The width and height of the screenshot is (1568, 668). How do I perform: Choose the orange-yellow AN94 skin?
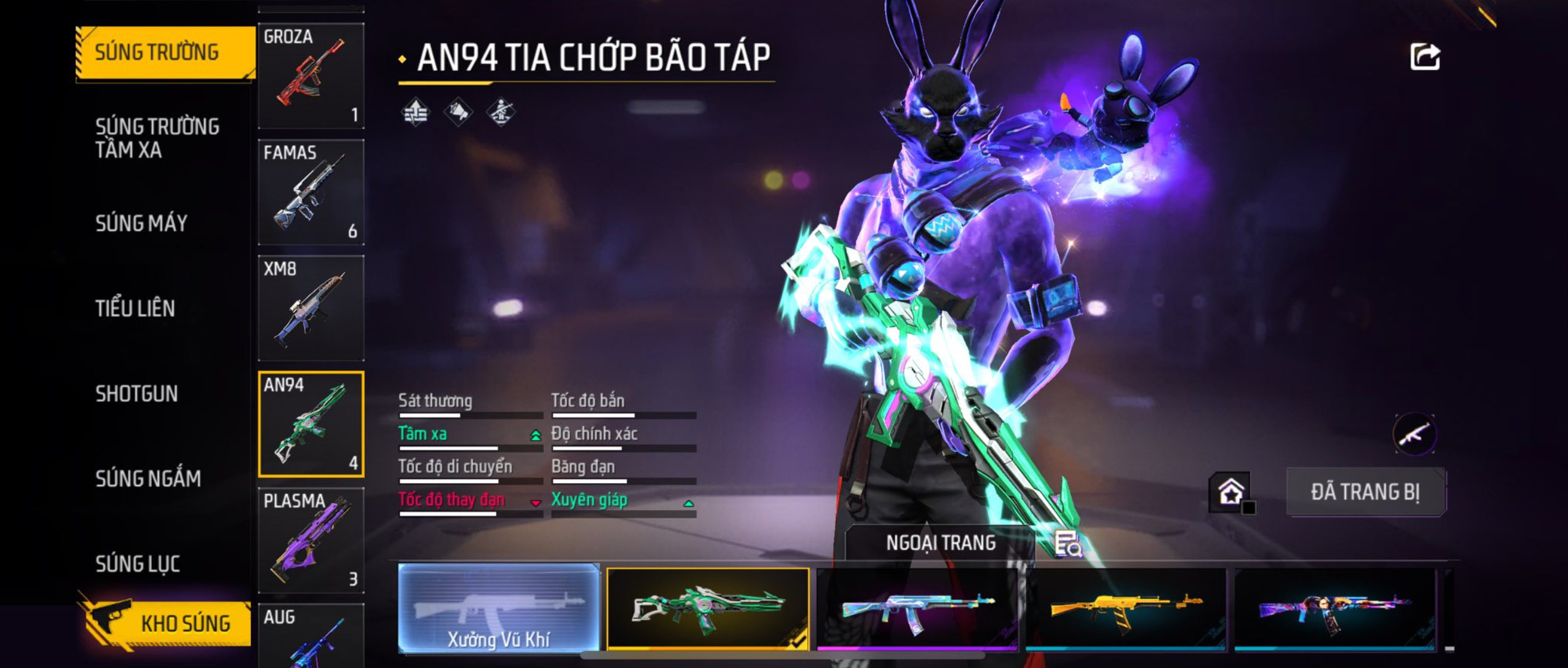pyautogui.click(x=1125, y=608)
